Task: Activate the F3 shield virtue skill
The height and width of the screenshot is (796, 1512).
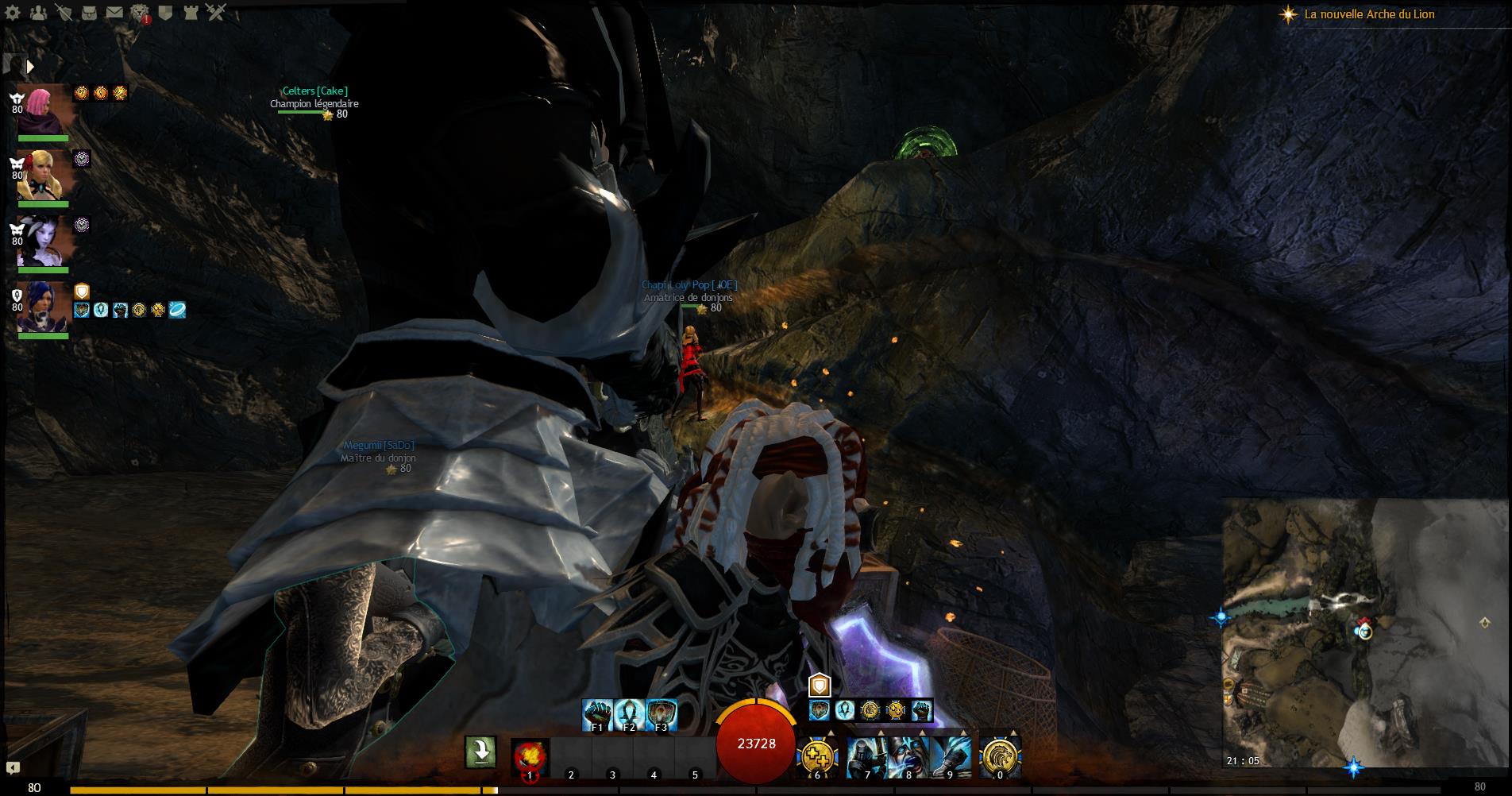Action: 661,713
